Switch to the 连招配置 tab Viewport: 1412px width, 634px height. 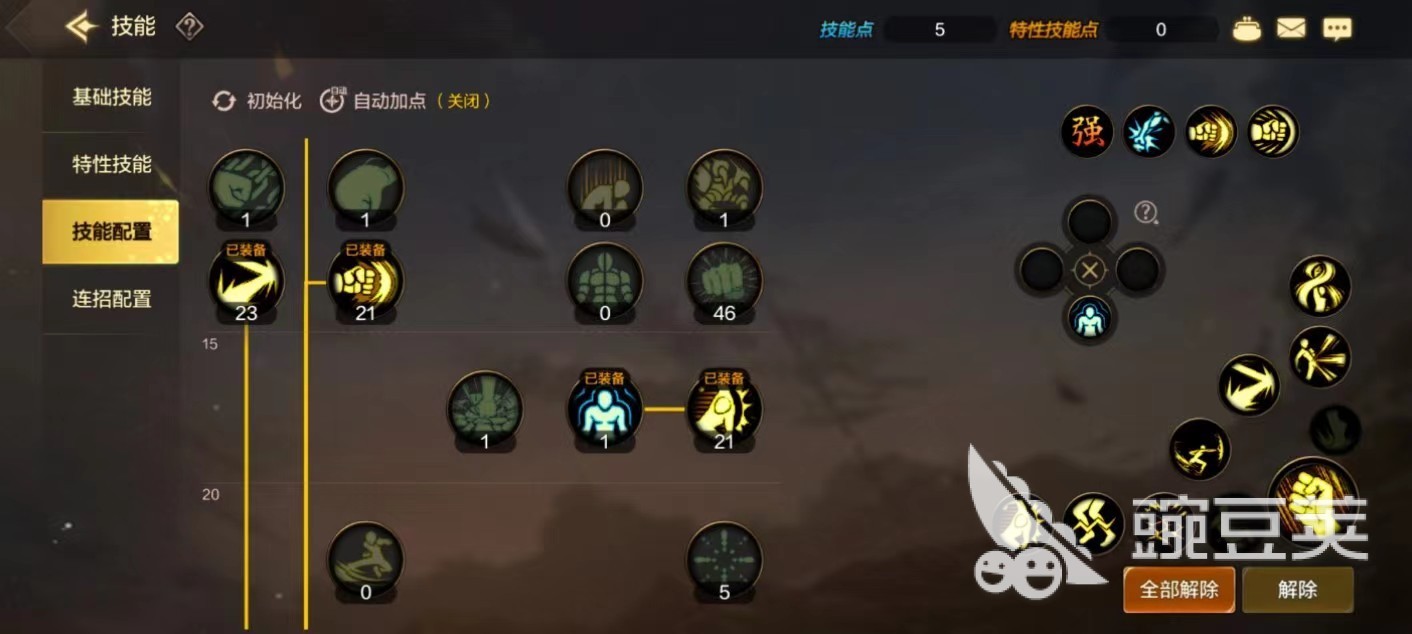tap(111, 299)
